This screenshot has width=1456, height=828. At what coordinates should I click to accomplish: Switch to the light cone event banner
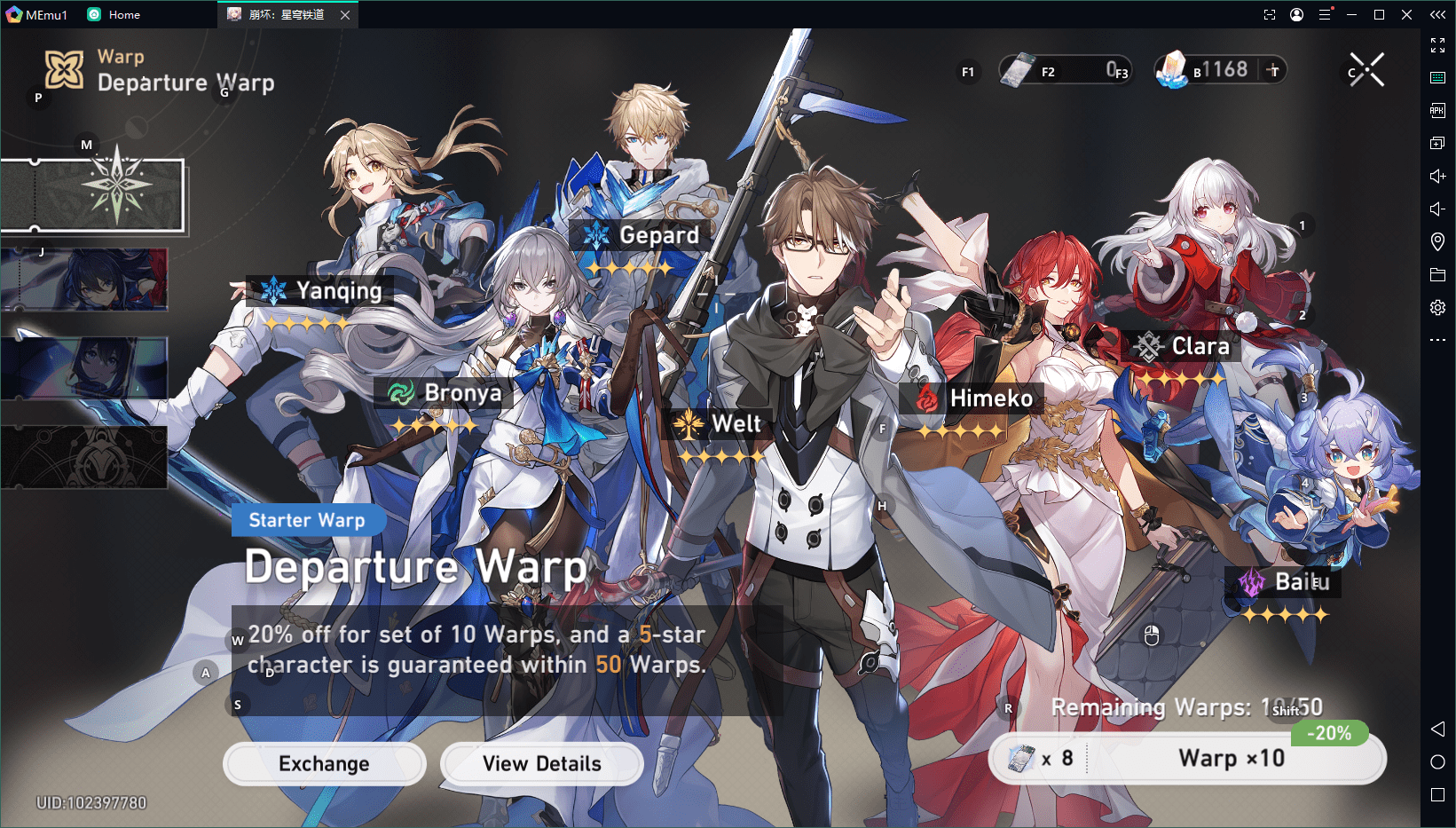point(84,367)
